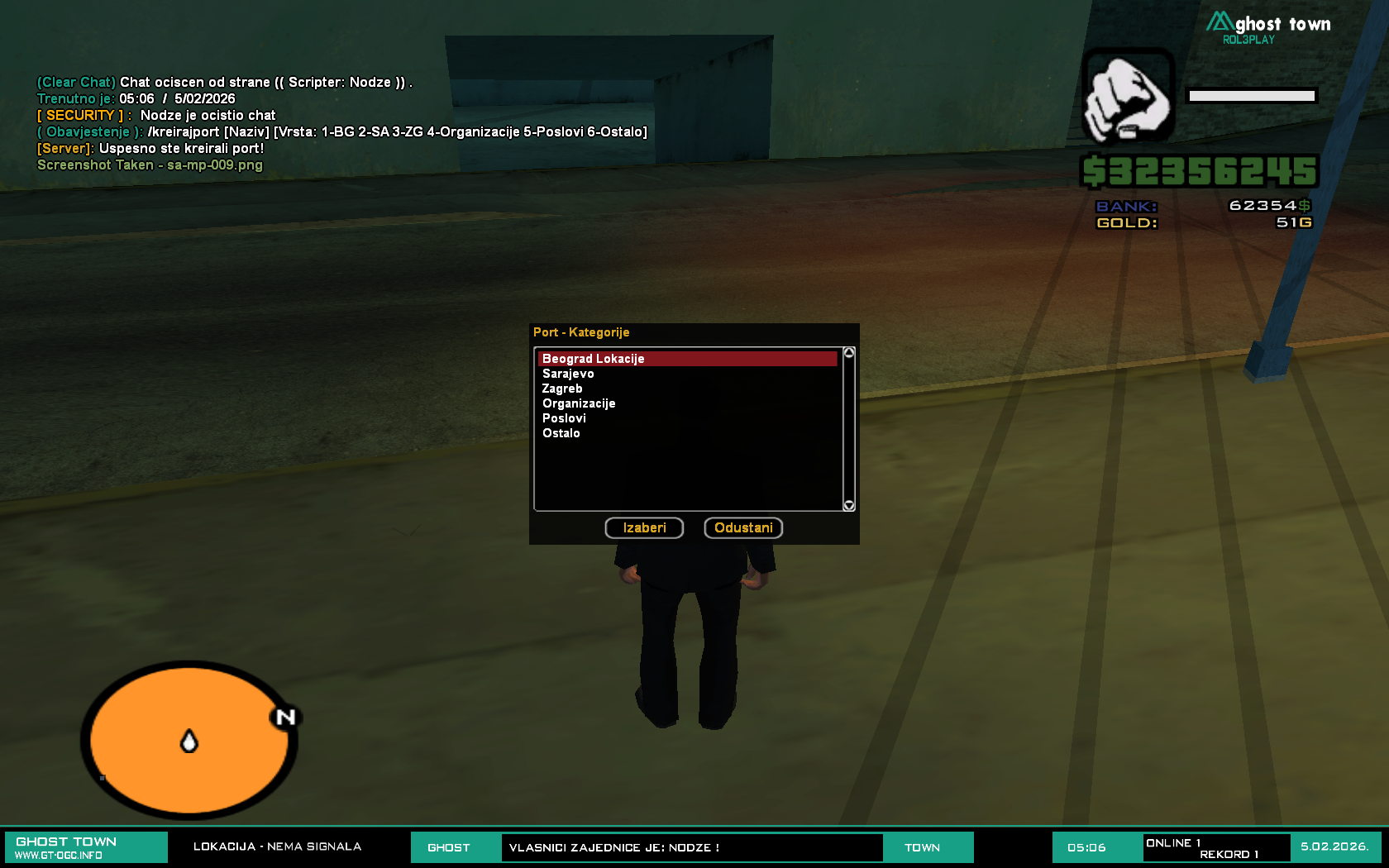
Task: Confirm with the Izaberi button
Action: [644, 527]
